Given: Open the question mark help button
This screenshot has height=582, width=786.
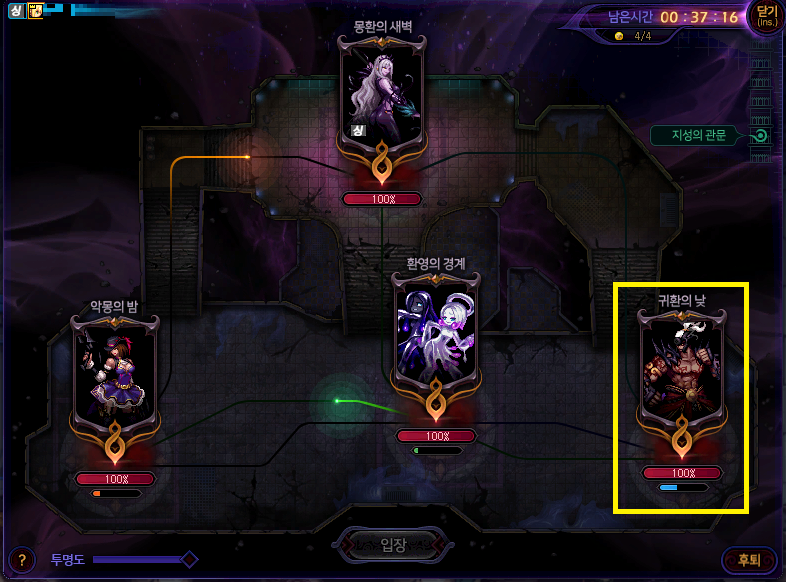Looking at the screenshot, I should coord(21,560).
